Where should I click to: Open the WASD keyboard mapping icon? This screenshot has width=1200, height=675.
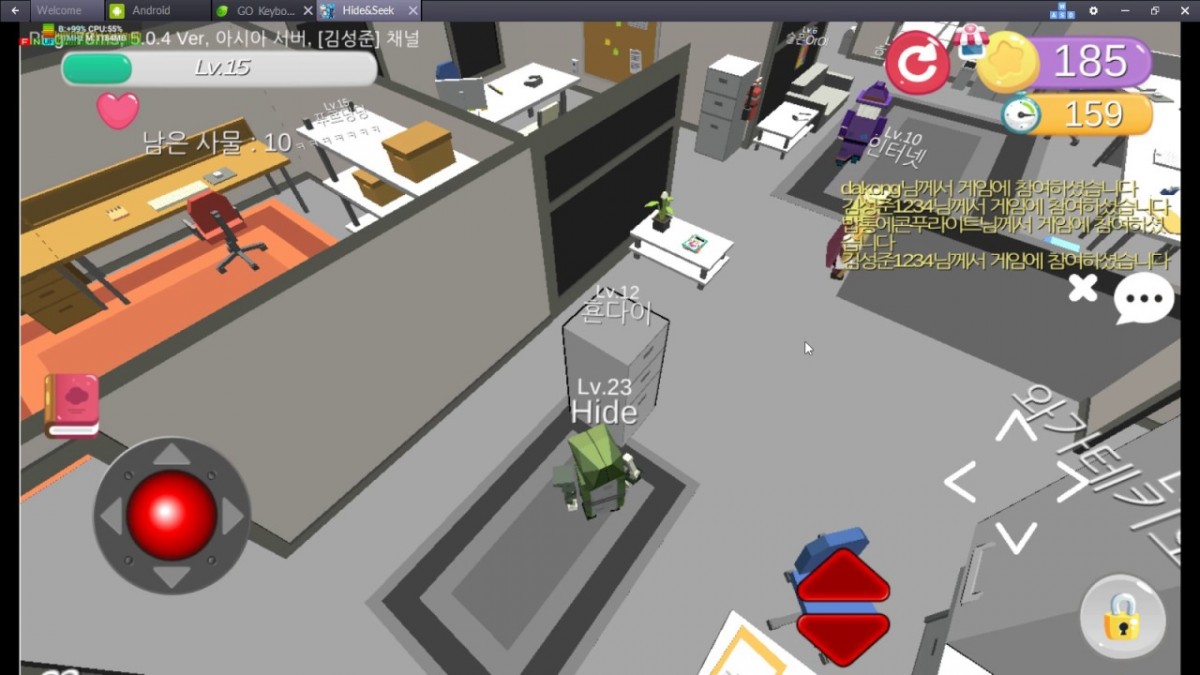(1061, 11)
